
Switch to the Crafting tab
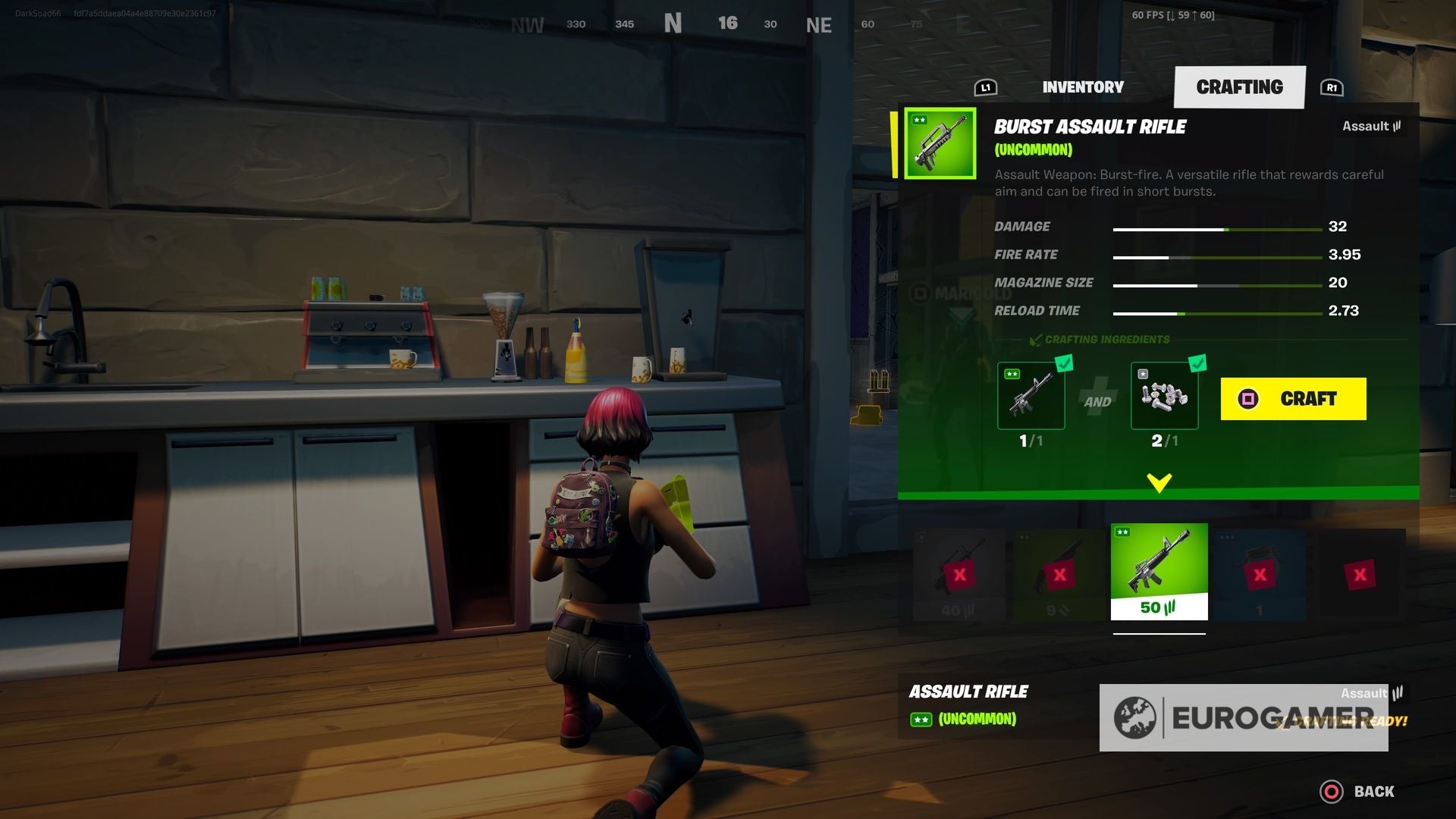point(1241,86)
